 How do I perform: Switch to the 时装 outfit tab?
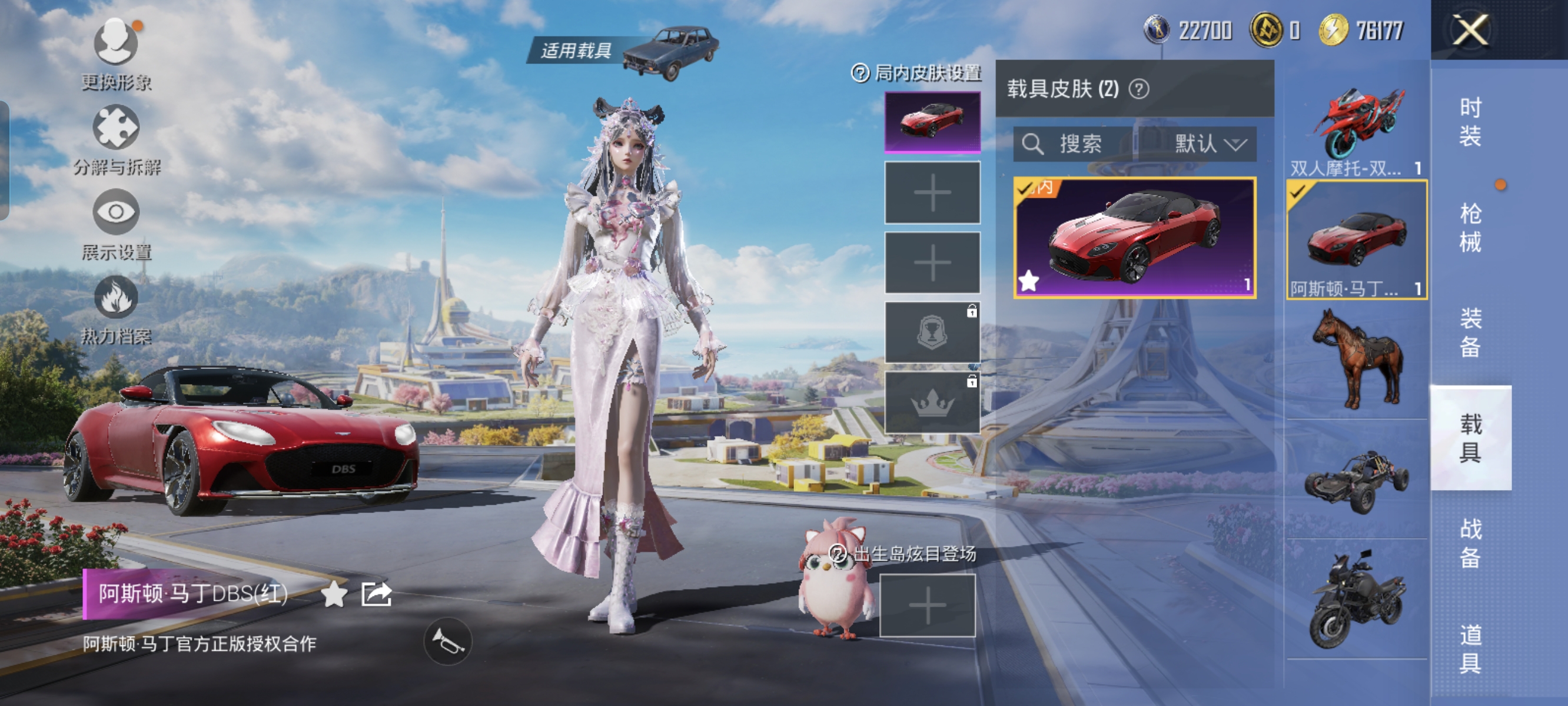(1469, 122)
